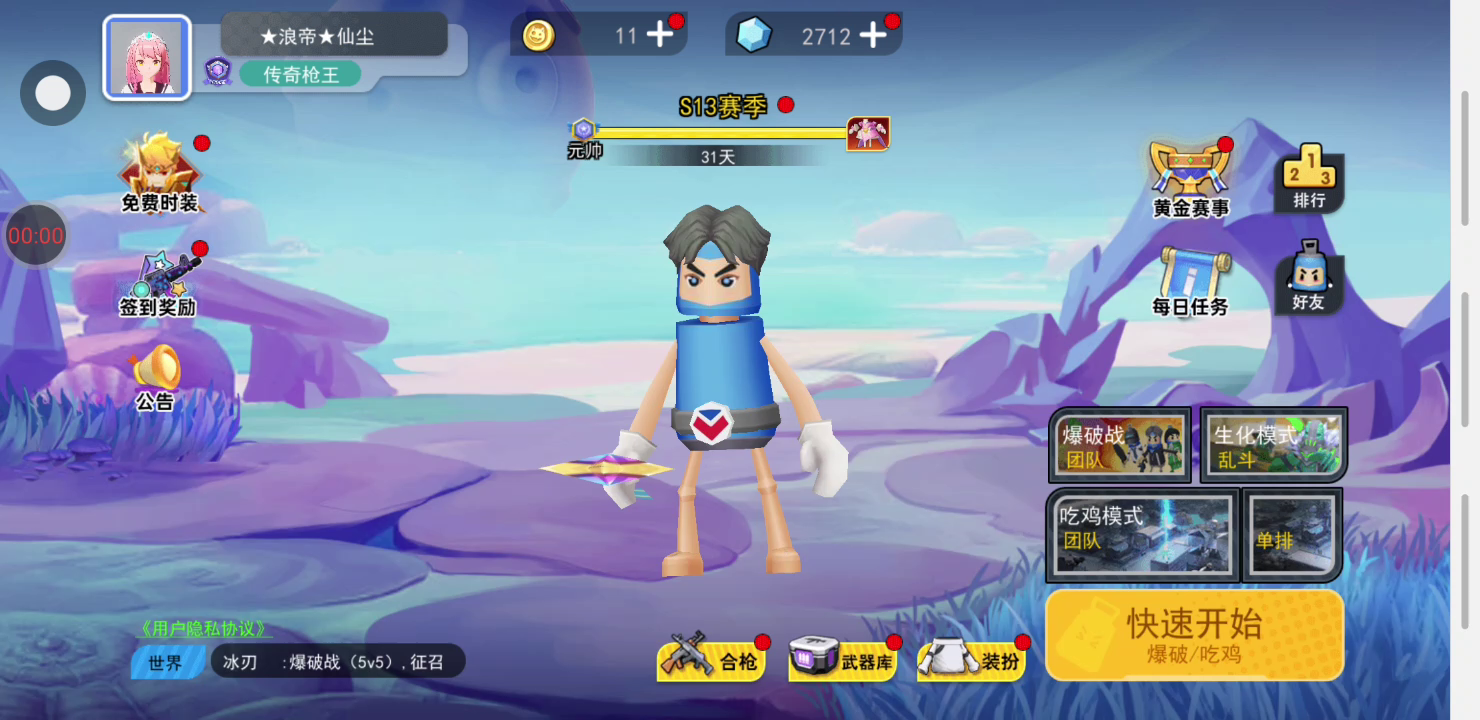Open the 合枪 gun merge menu
Viewport: 1480px width, 720px height.
[x=711, y=659]
